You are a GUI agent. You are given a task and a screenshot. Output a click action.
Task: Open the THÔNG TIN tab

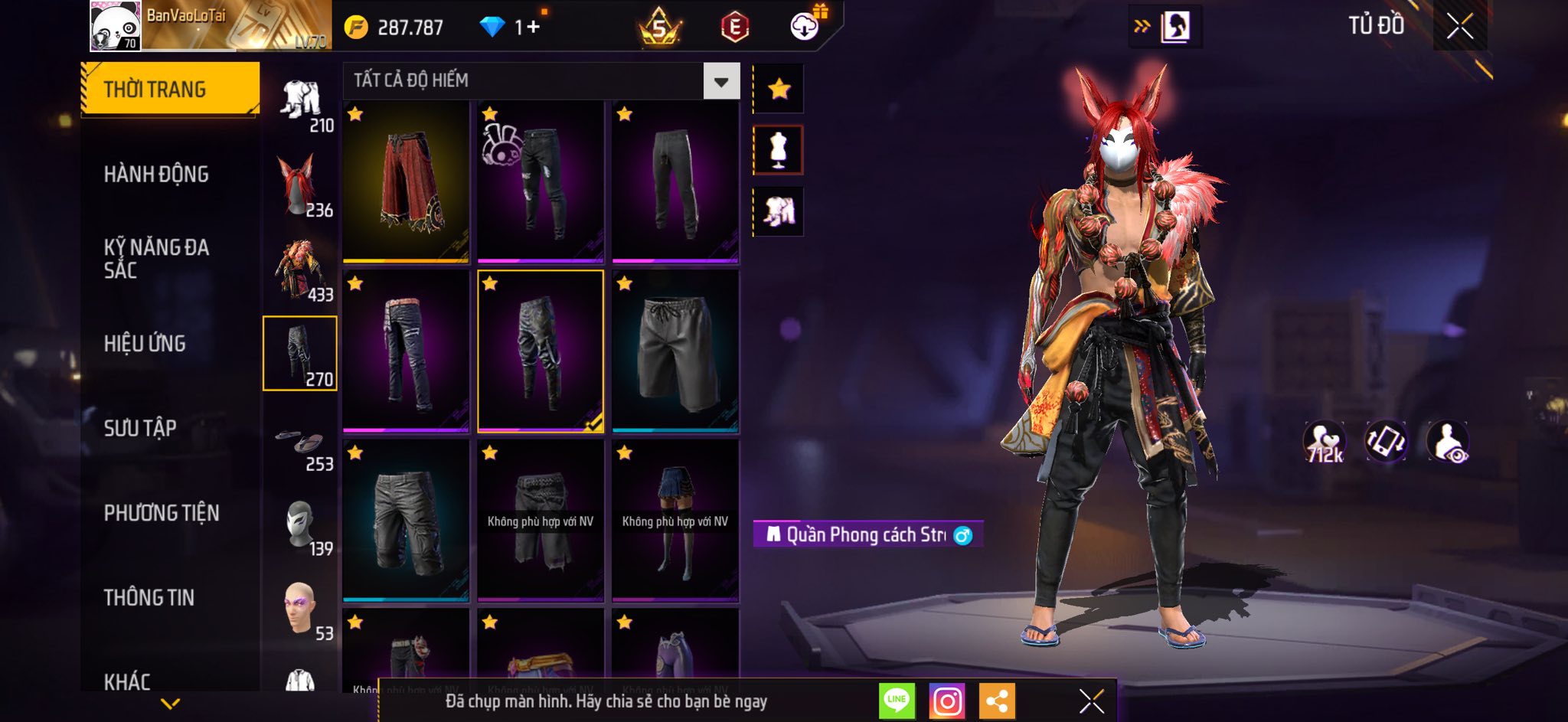coord(149,597)
